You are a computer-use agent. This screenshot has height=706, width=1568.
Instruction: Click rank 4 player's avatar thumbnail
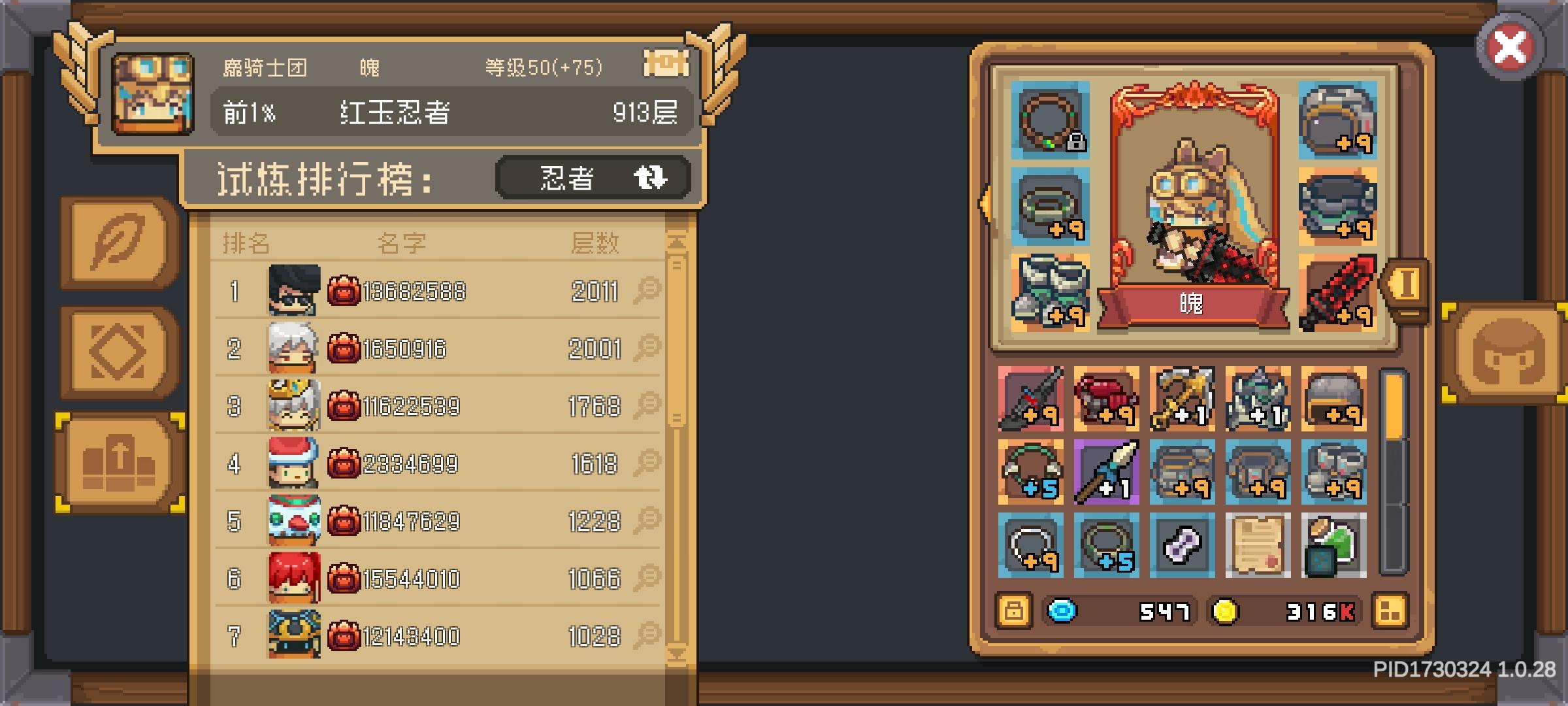coord(293,463)
